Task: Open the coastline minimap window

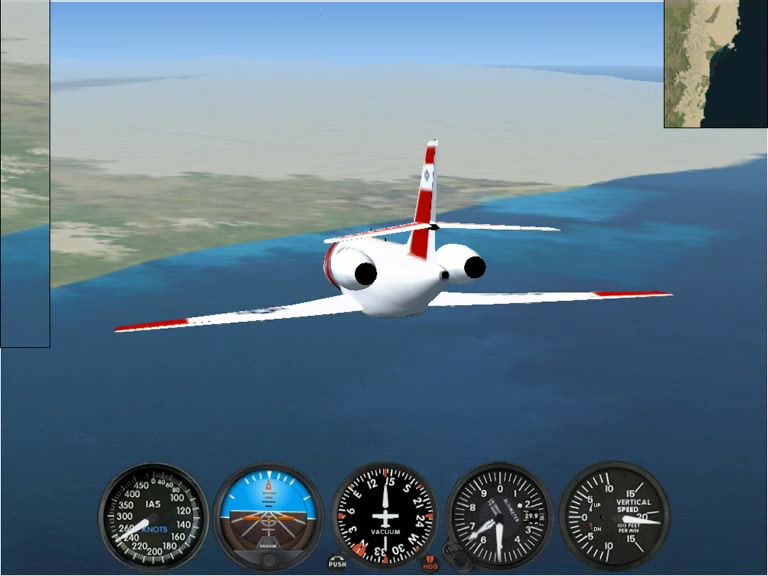Action: (x=715, y=63)
